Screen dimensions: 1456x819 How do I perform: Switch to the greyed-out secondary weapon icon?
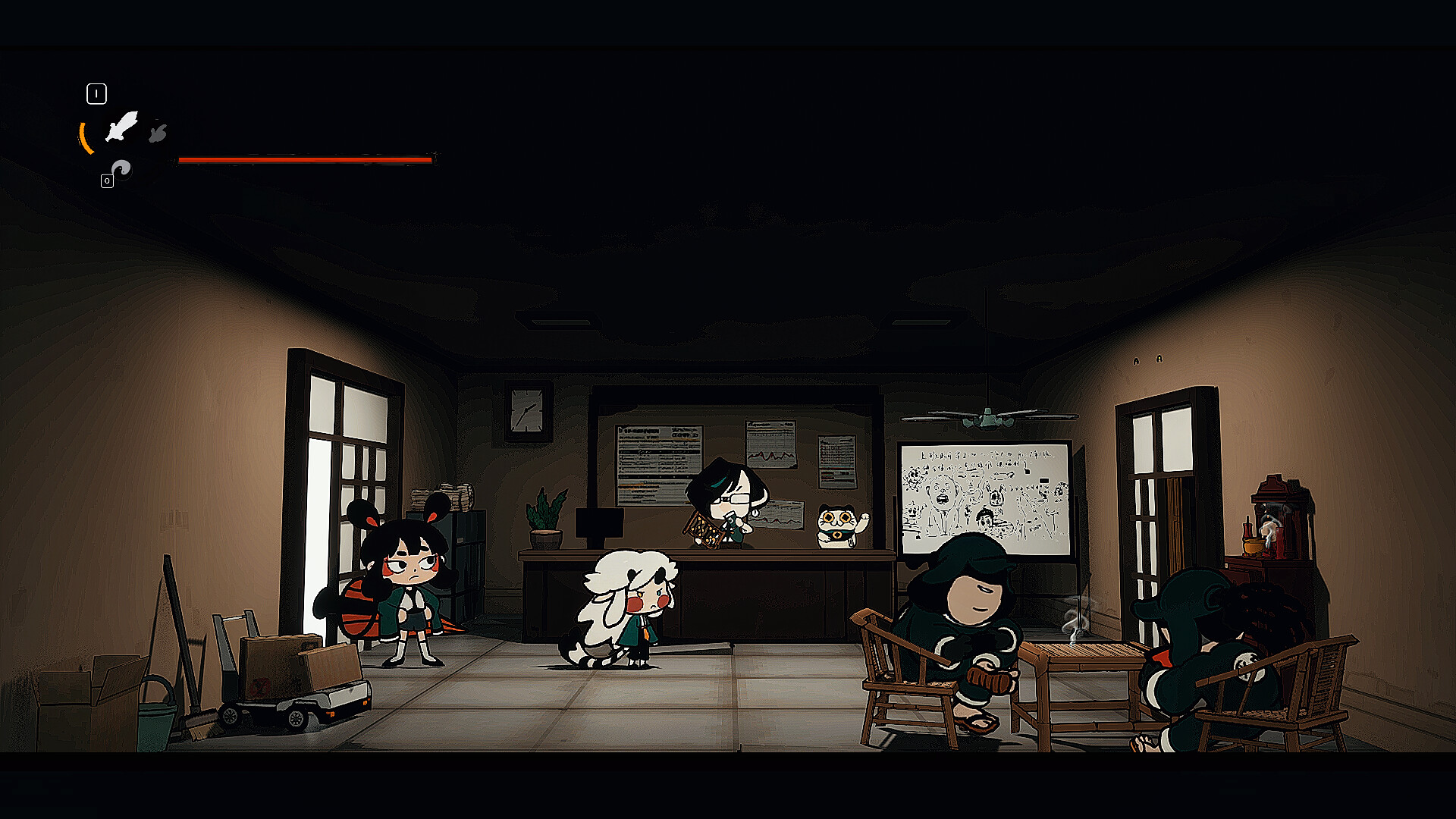(158, 133)
